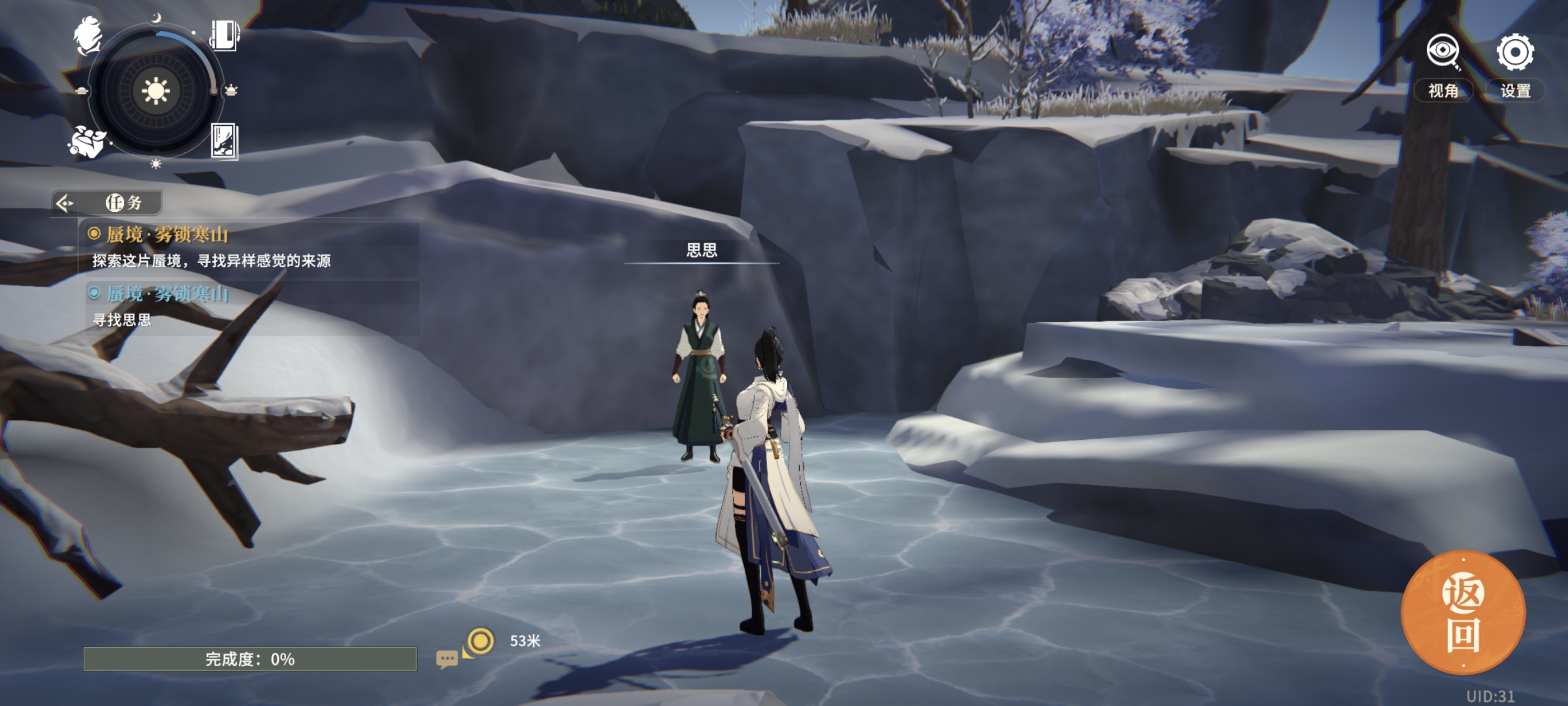Viewport: 1568px width, 706px height.
Task: Open the chat speech bubble
Action: pos(446,659)
